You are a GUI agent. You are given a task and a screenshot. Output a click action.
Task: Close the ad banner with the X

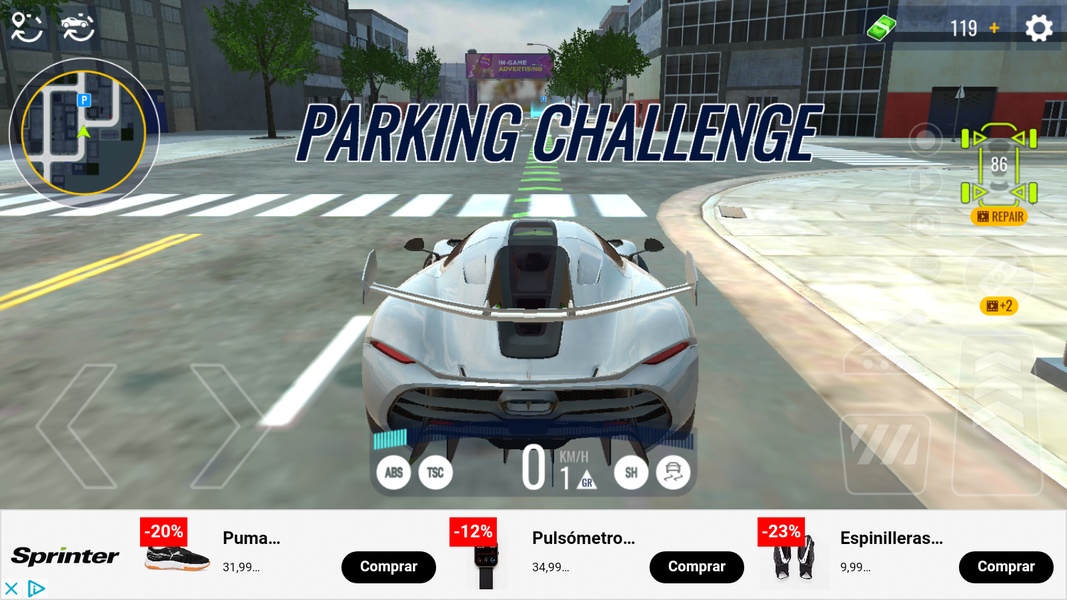pos(12,589)
